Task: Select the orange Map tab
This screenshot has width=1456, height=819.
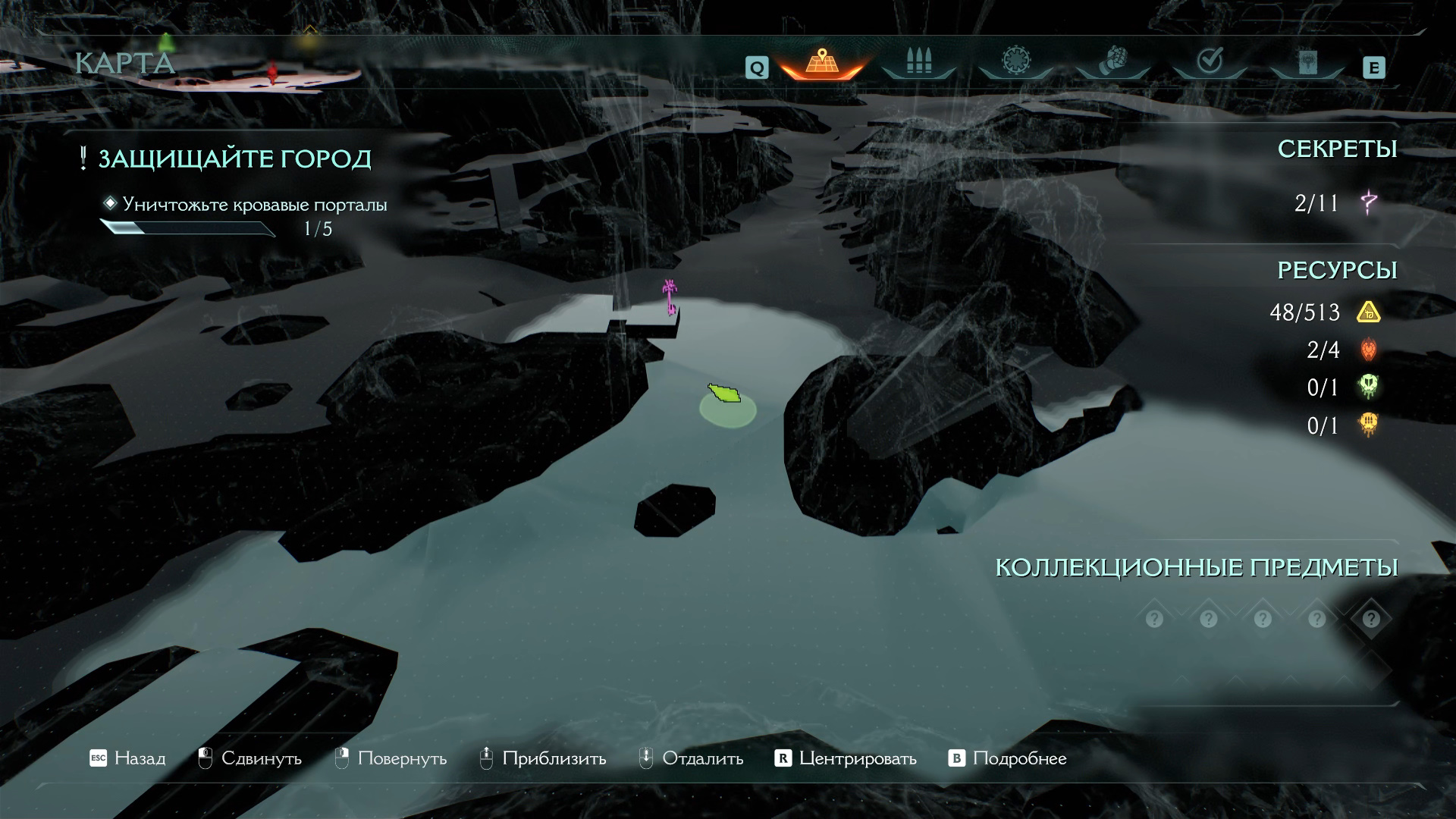Action: click(x=821, y=62)
